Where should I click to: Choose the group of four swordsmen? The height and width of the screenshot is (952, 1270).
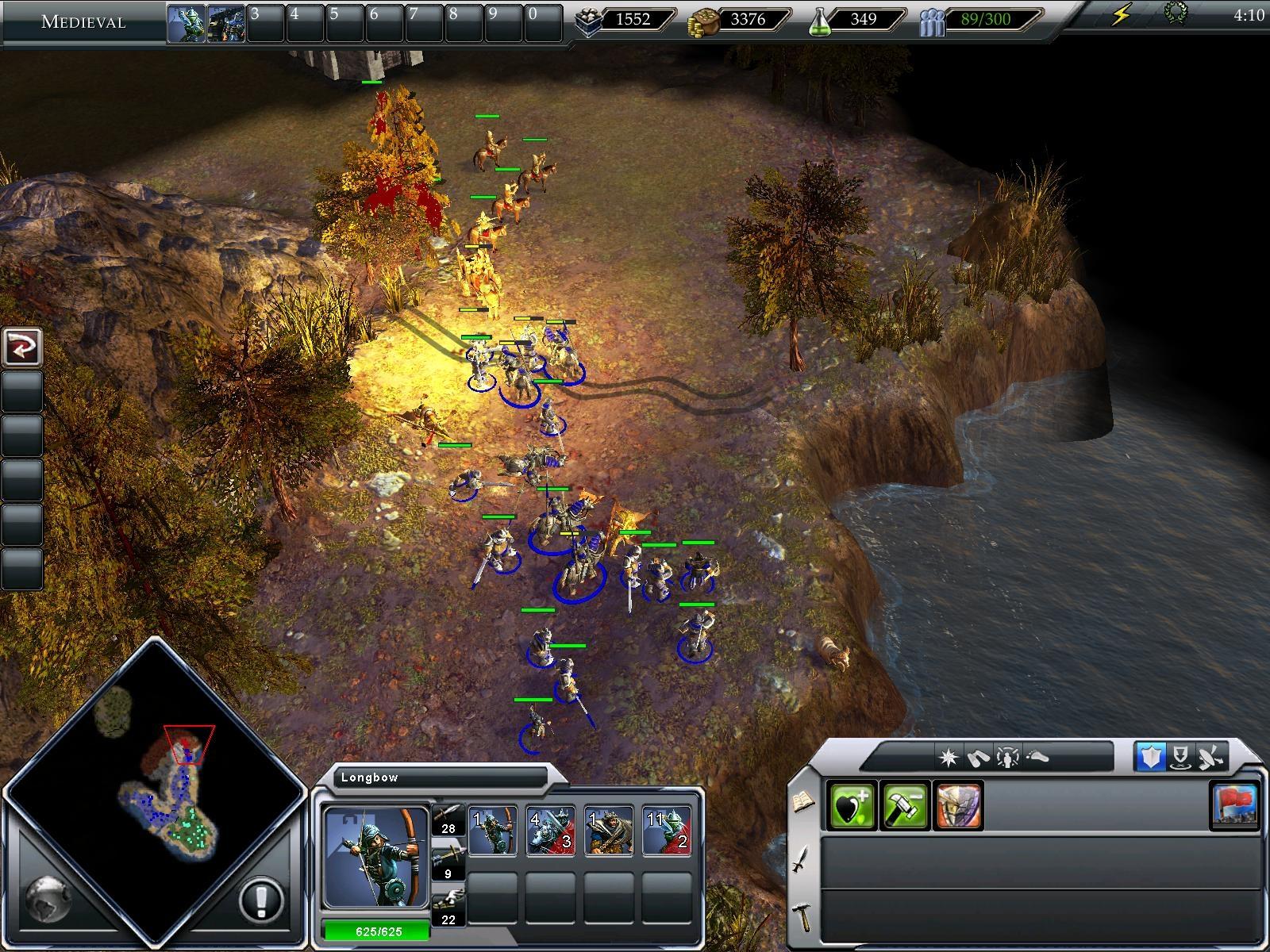(551, 831)
